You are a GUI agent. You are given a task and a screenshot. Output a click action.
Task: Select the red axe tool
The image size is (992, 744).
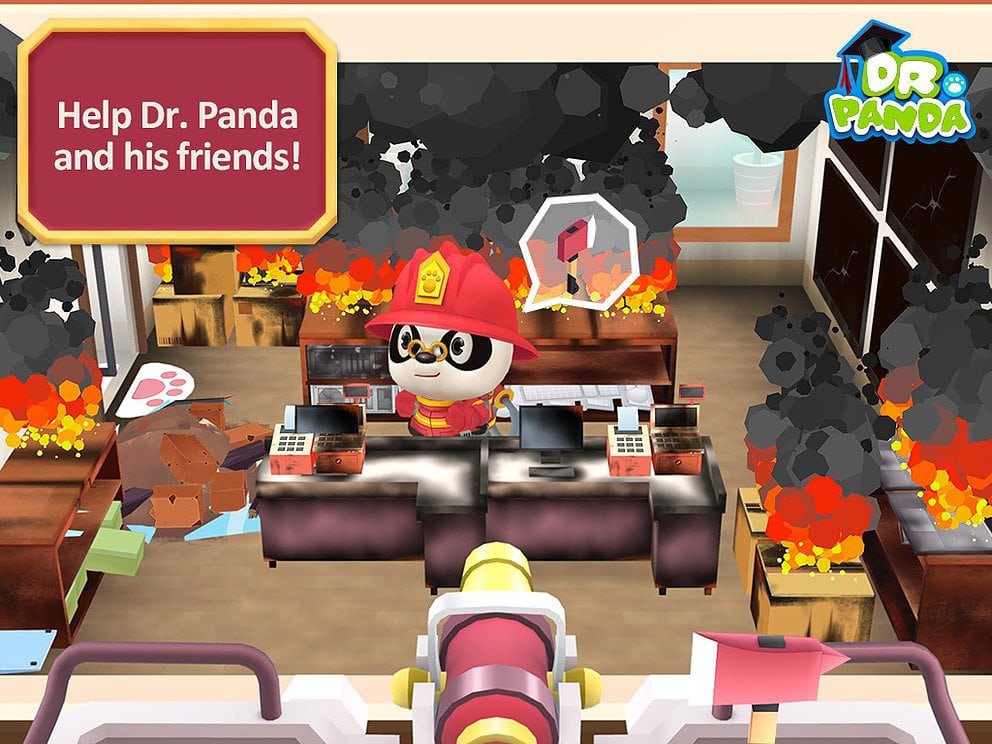[x=768, y=666]
